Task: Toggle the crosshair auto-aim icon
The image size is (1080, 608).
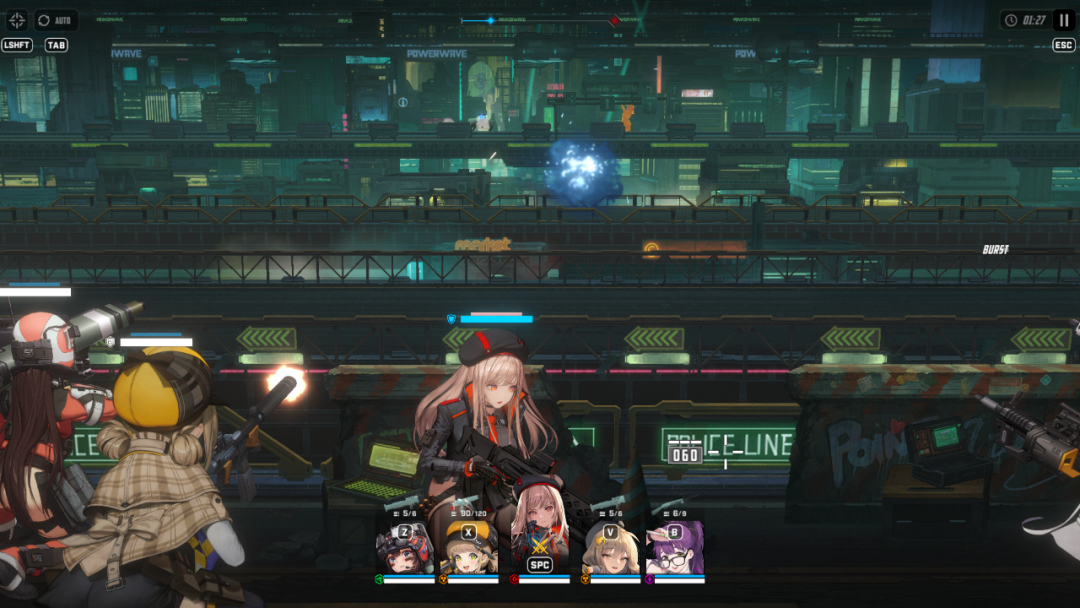Action: 17,20
